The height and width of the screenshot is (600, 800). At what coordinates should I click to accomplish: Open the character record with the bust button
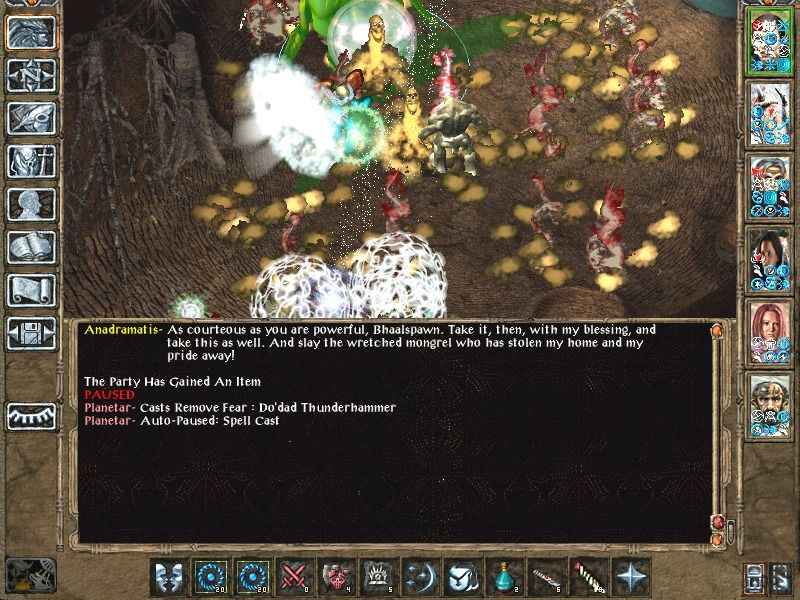pos(31,204)
